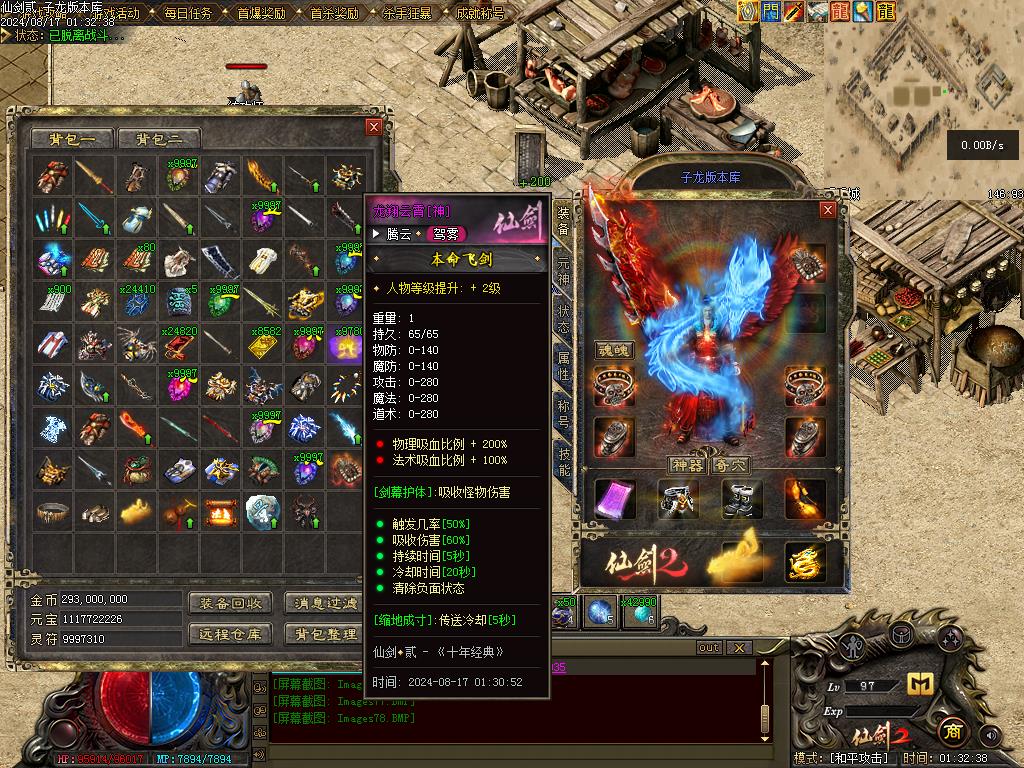Viewport: 1024px width, 768px height.
Task: Click the 装备回收 equipment recycle button
Action: tap(229, 603)
